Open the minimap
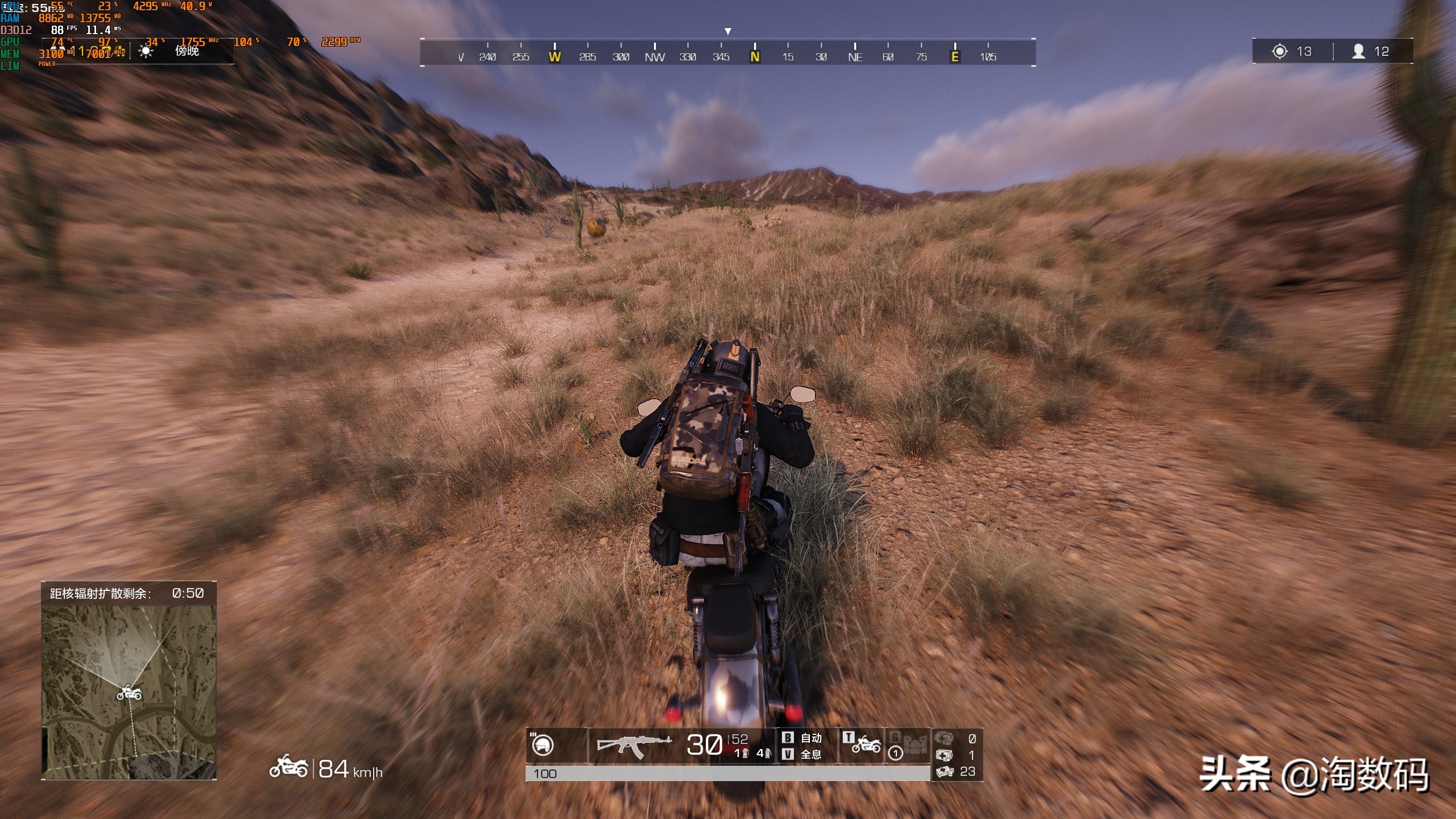 (x=129, y=691)
